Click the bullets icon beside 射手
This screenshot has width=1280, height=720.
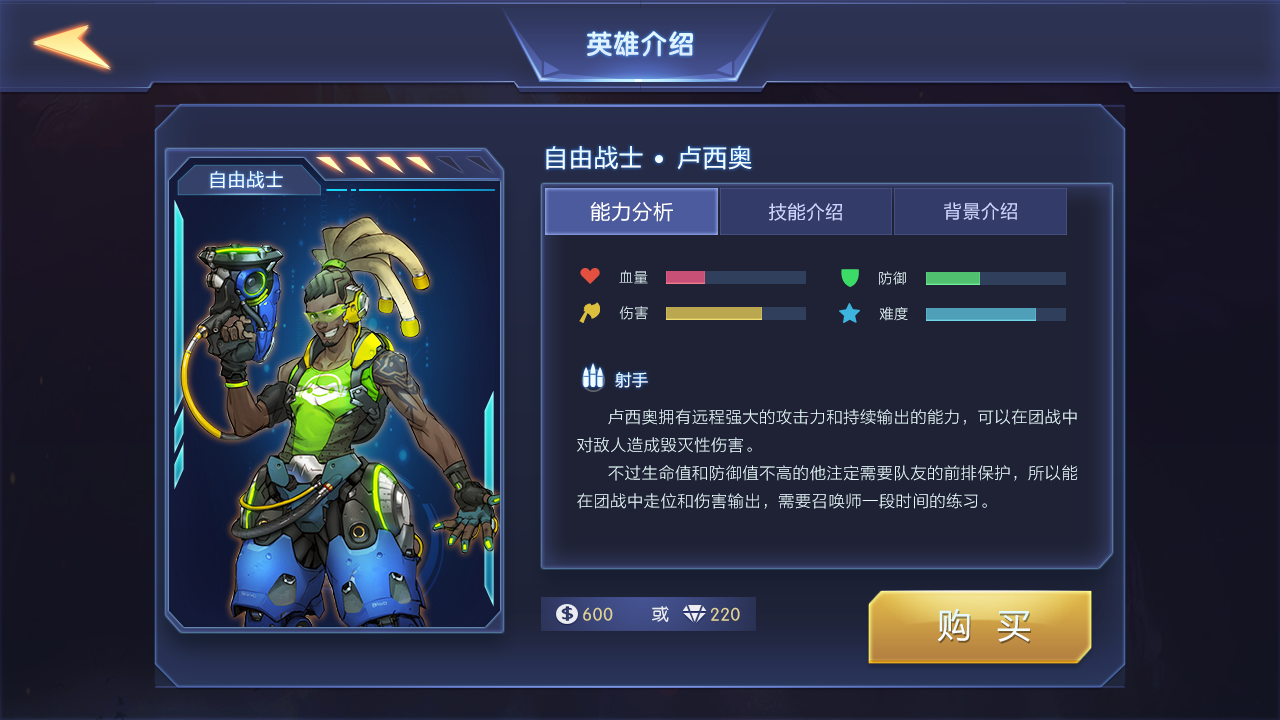click(x=591, y=377)
